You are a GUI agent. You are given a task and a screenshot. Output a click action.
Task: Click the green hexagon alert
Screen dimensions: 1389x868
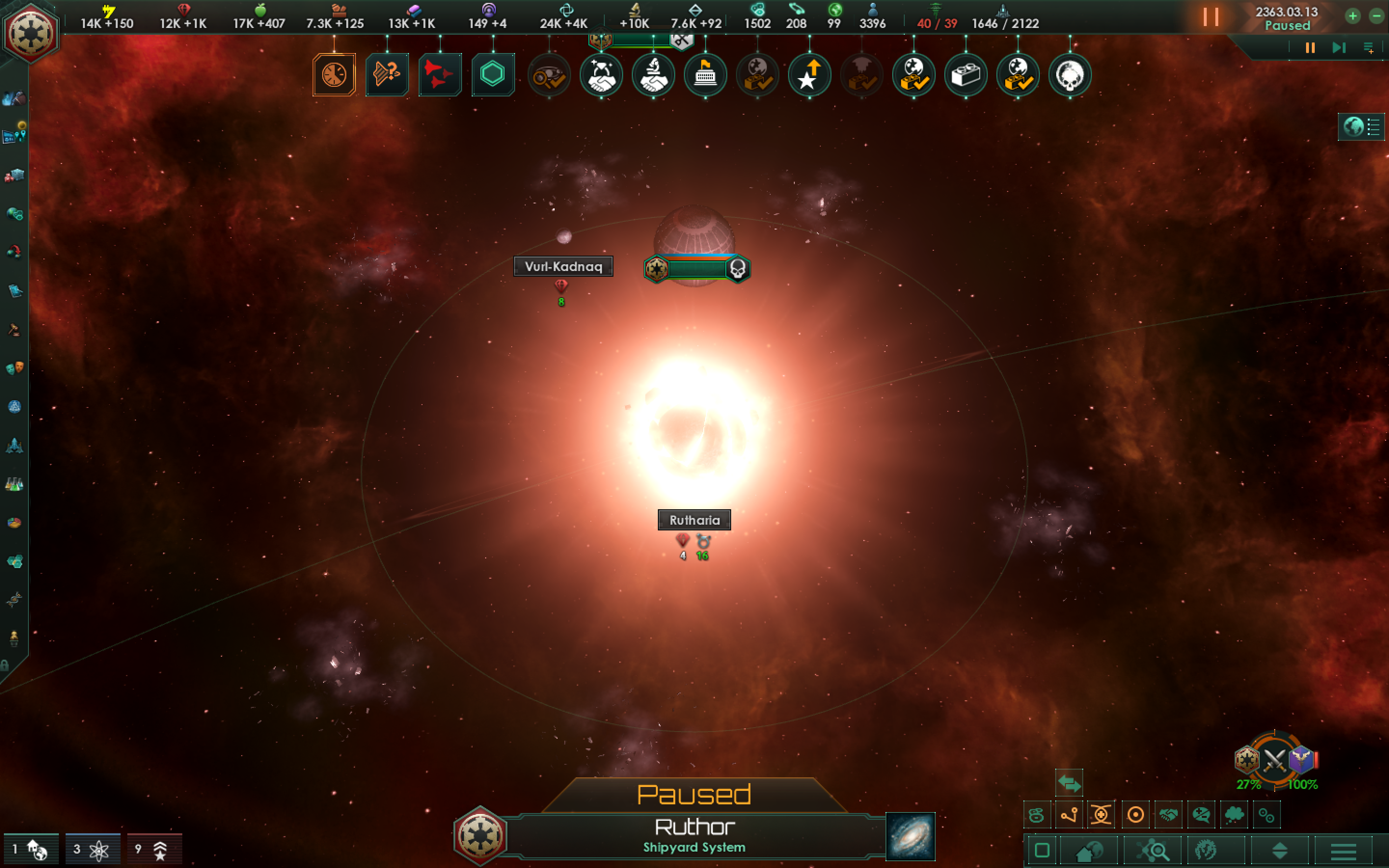click(x=492, y=75)
